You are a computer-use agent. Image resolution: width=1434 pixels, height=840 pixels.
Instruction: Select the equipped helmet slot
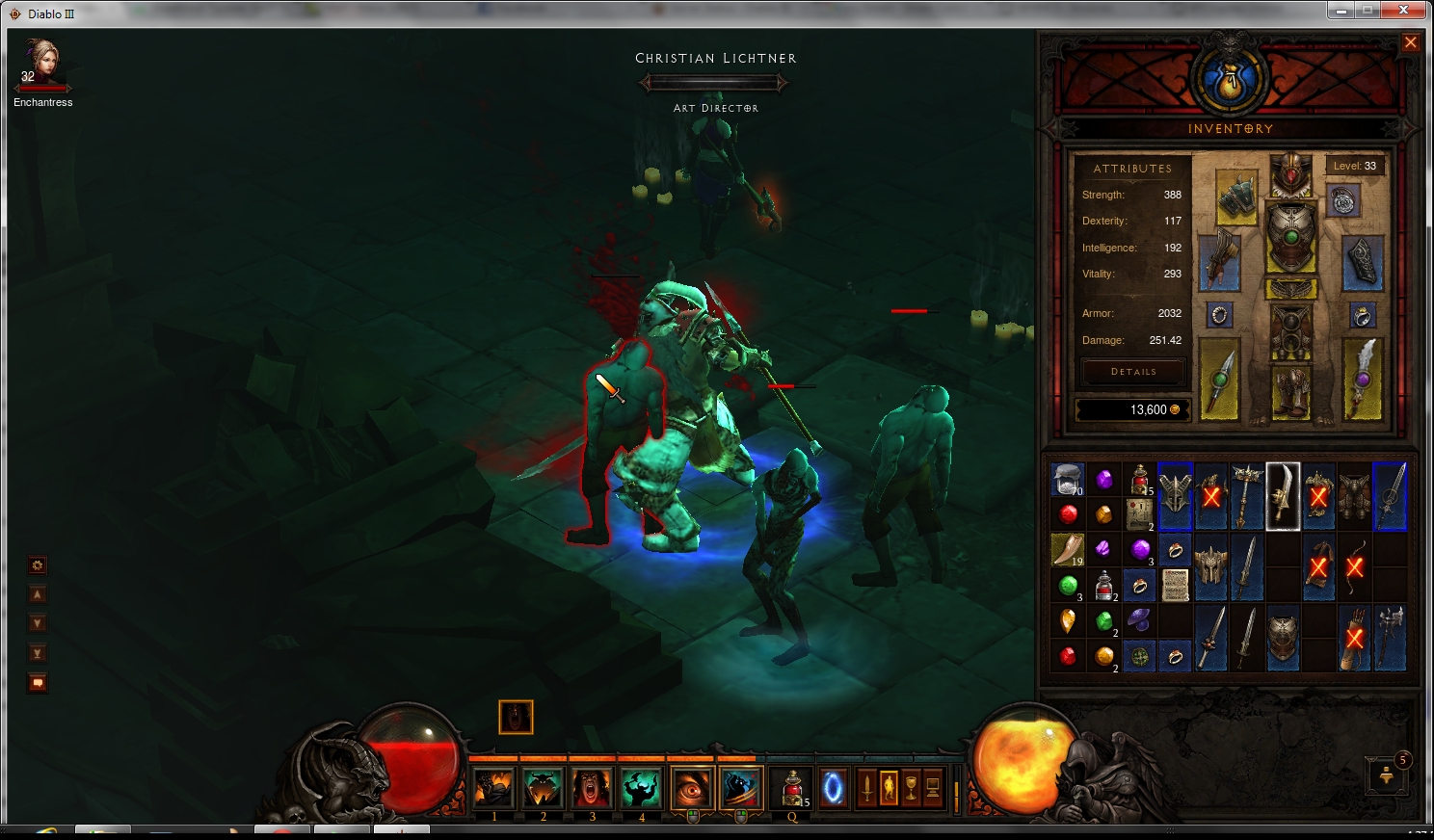point(1290,174)
